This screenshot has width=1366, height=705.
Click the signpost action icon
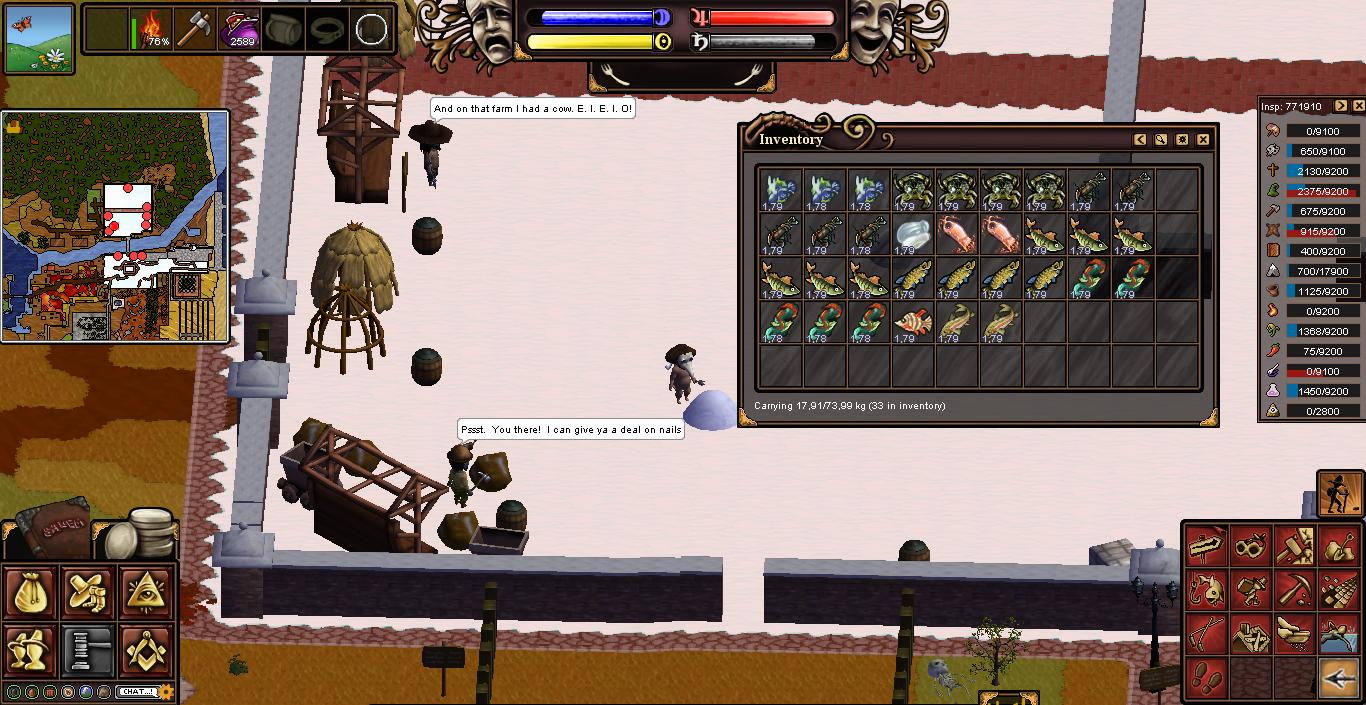pos(1207,546)
